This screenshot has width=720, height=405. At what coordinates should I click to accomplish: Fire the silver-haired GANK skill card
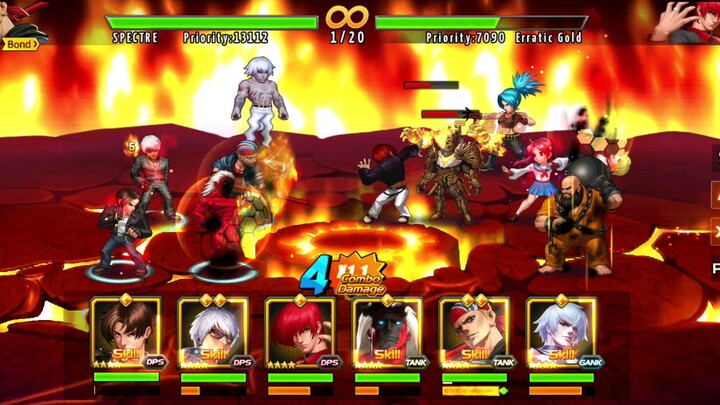(x=561, y=334)
